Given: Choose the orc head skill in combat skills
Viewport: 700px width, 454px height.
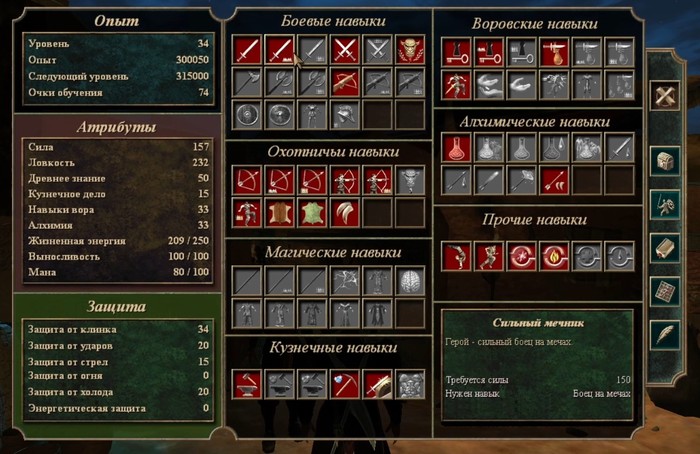Looking at the screenshot, I should [409, 50].
